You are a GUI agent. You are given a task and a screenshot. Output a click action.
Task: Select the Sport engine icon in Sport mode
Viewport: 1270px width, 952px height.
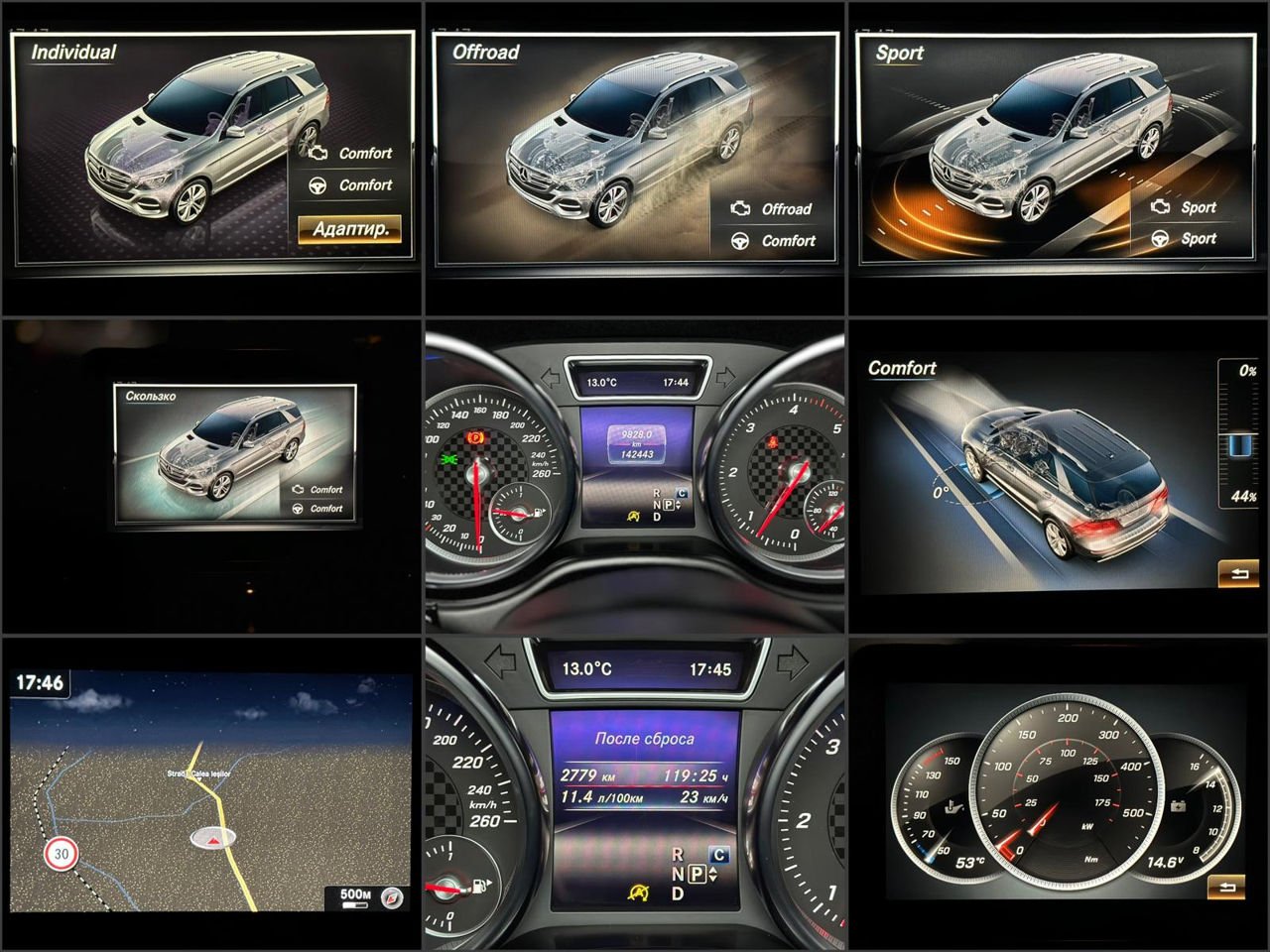coord(1163,207)
